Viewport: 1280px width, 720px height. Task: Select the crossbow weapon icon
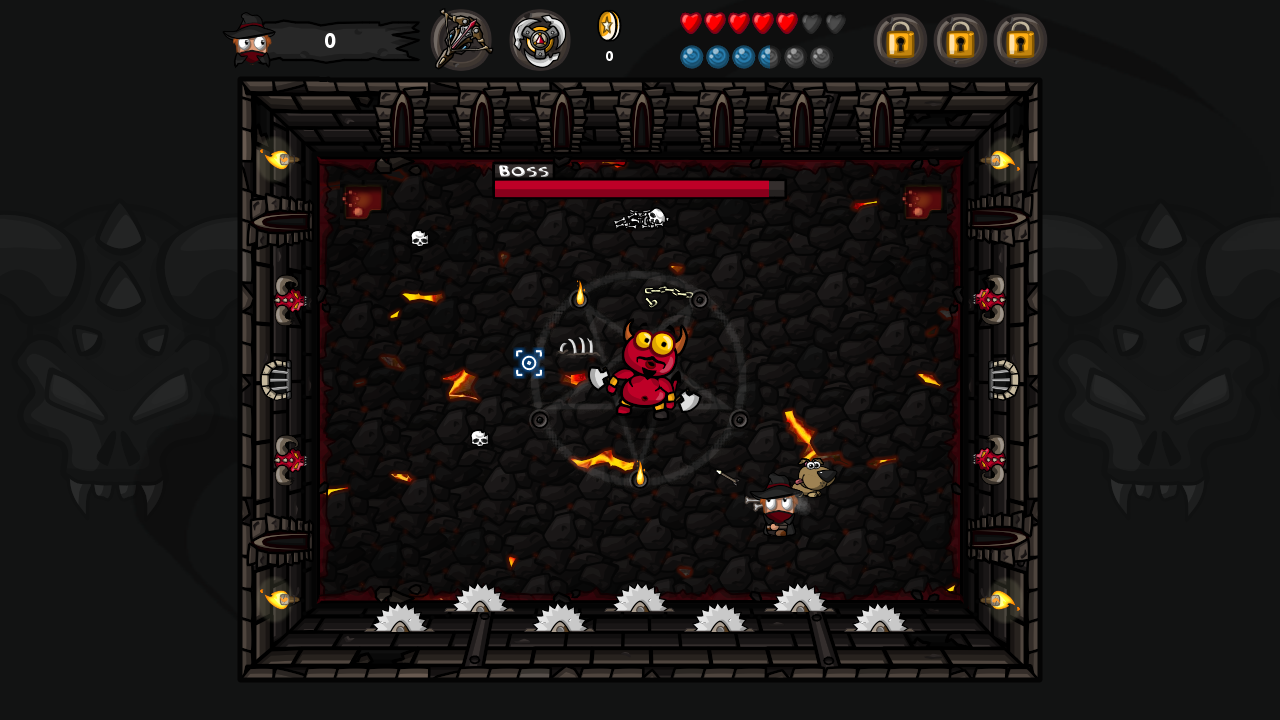coord(461,40)
